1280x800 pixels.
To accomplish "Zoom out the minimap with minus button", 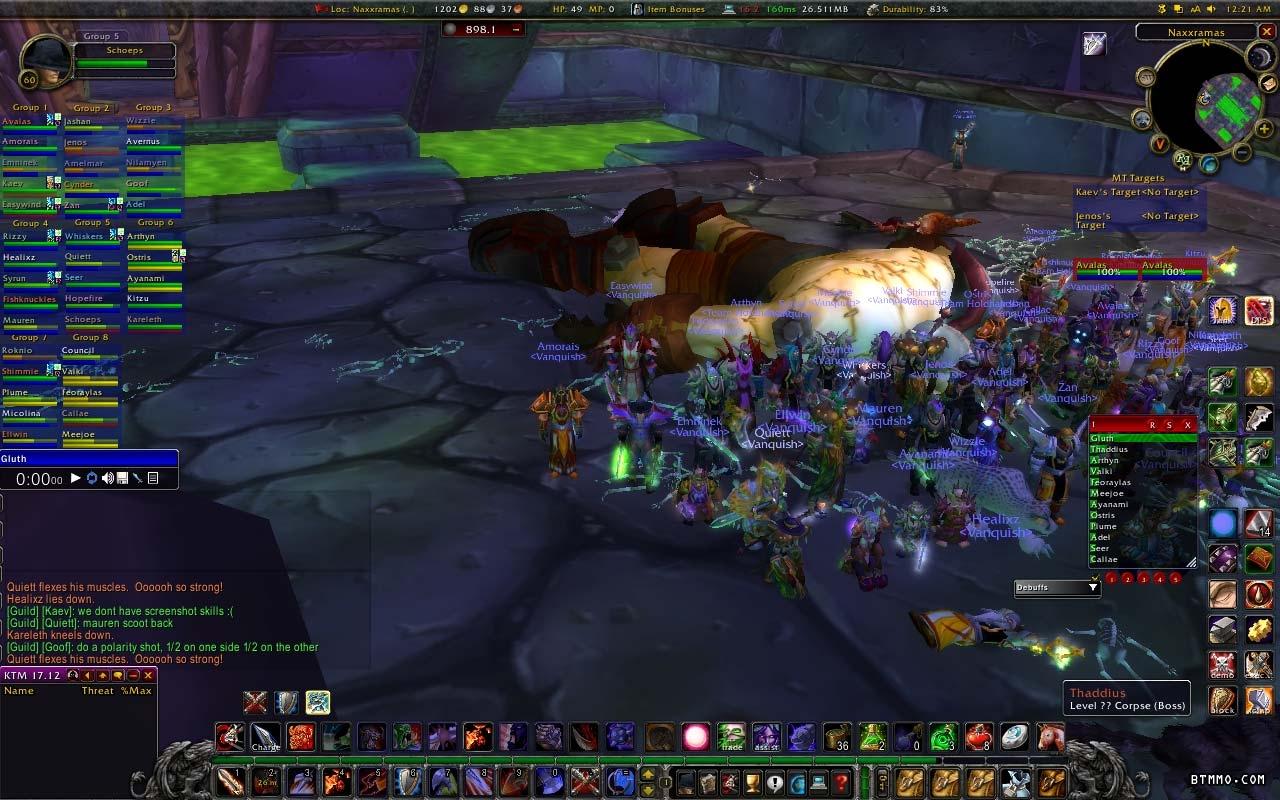I will (x=1241, y=153).
